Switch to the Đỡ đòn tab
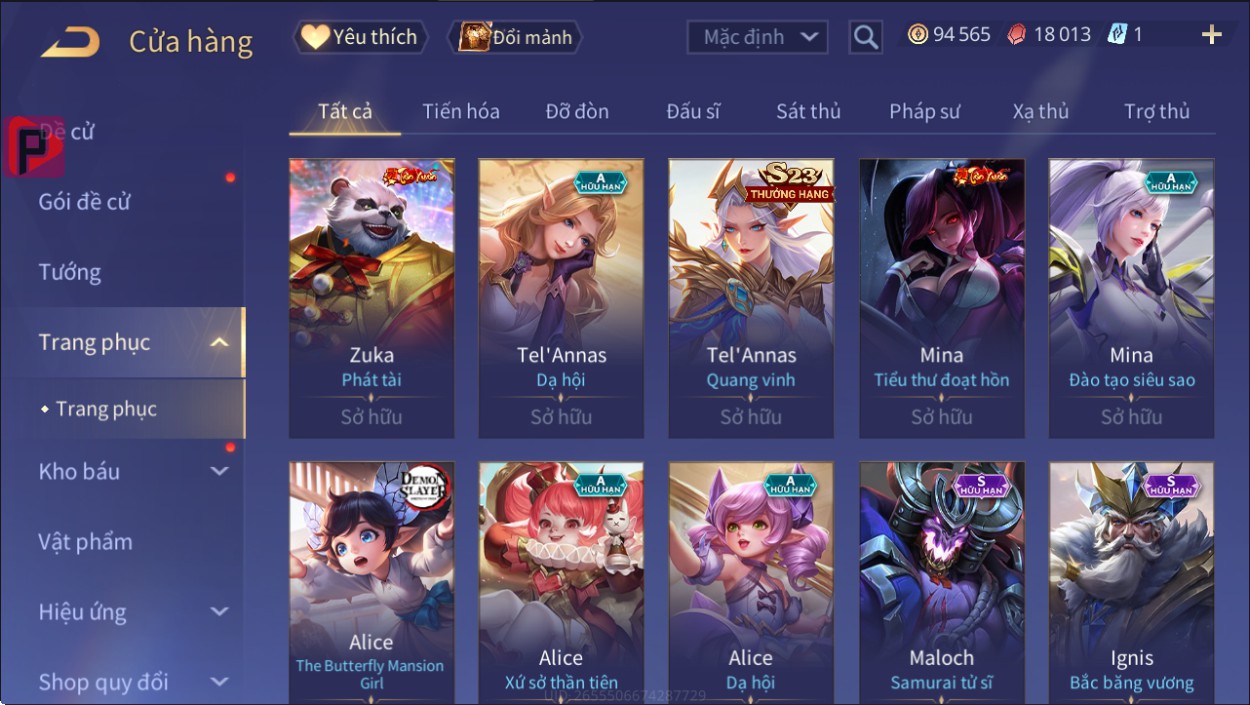The height and width of the screenshot is (705, 1250). pos(577,112)
